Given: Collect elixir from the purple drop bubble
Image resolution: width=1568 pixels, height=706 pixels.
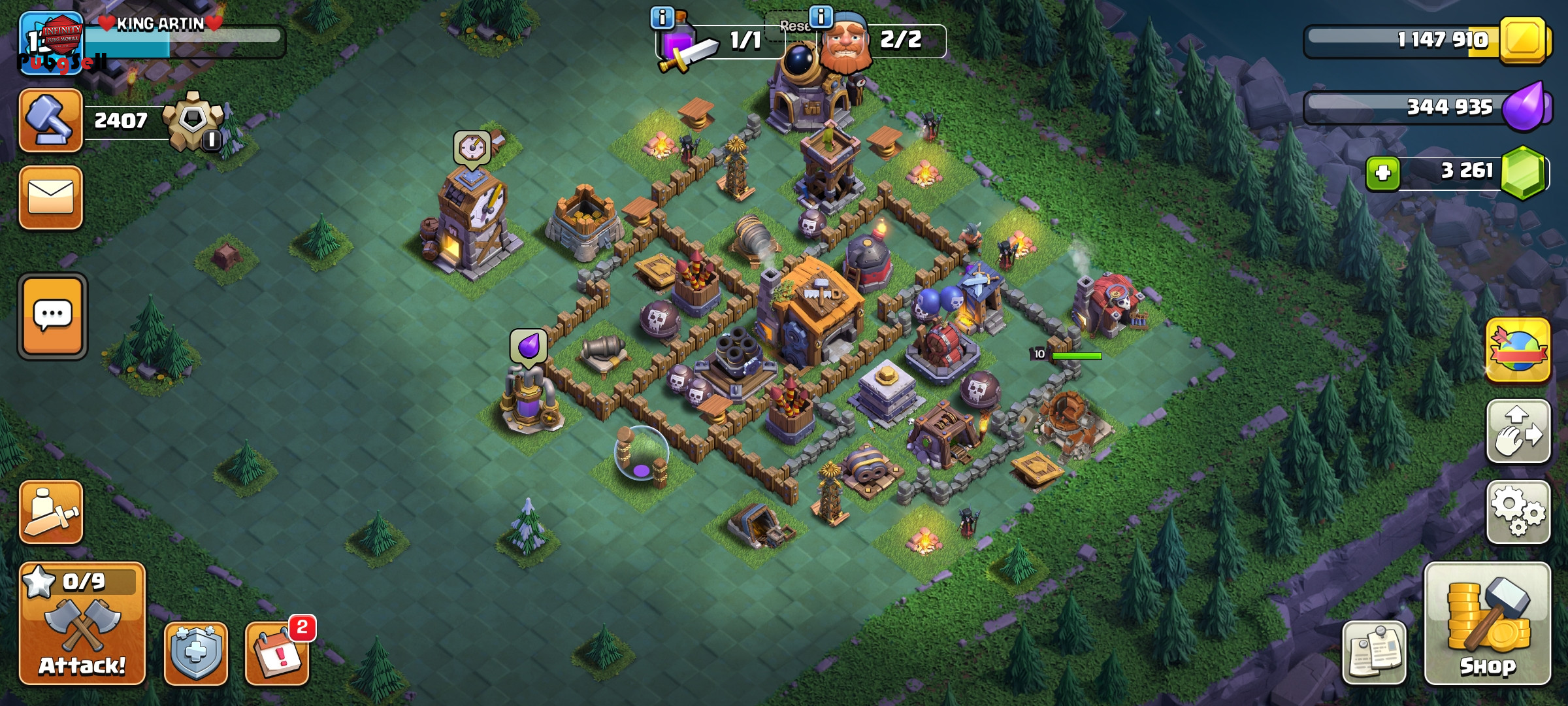Looking at the screenshot, I should tap(529, 346).
